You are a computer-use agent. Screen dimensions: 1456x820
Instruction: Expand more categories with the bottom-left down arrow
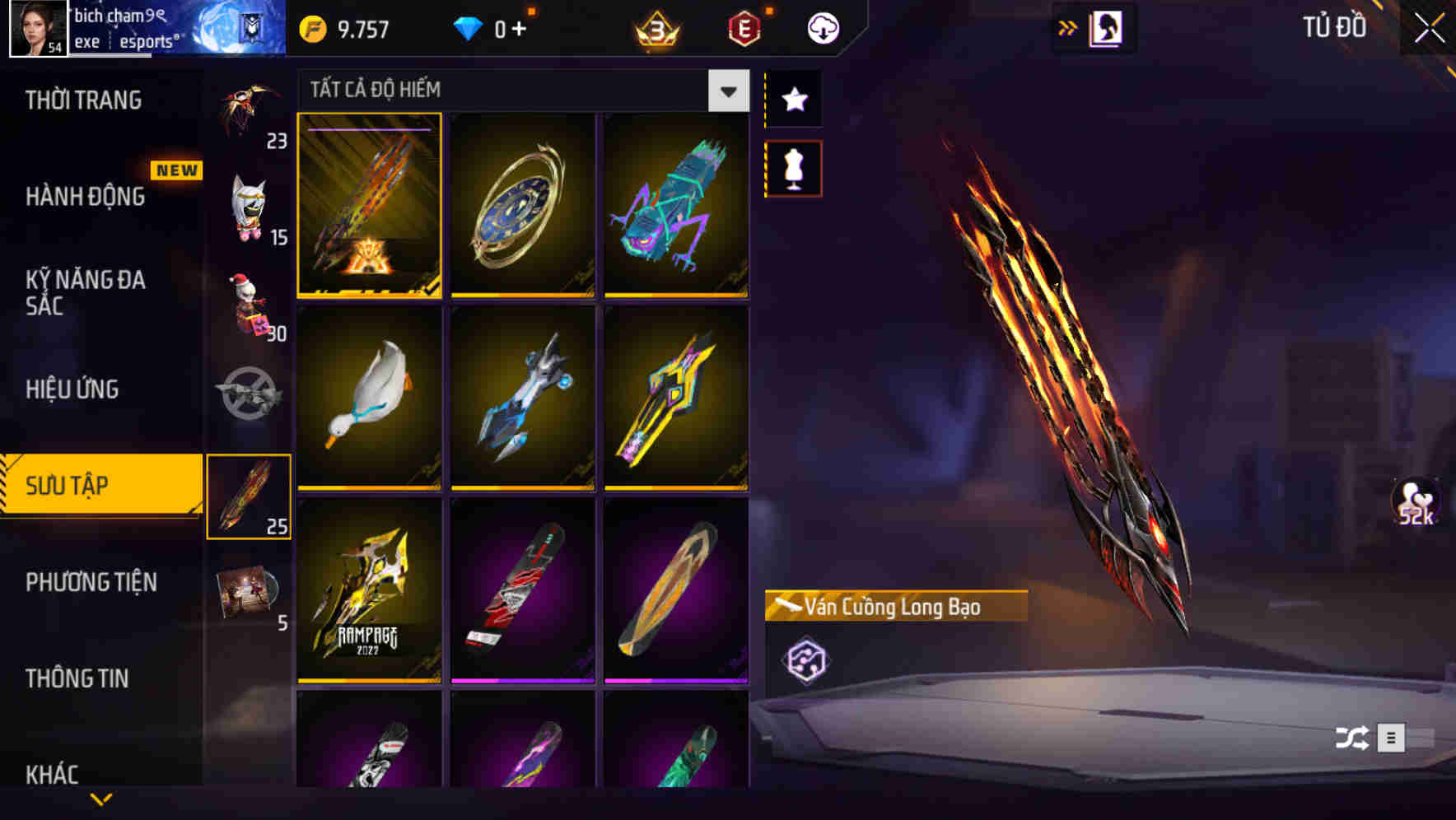tap(101, 799)
